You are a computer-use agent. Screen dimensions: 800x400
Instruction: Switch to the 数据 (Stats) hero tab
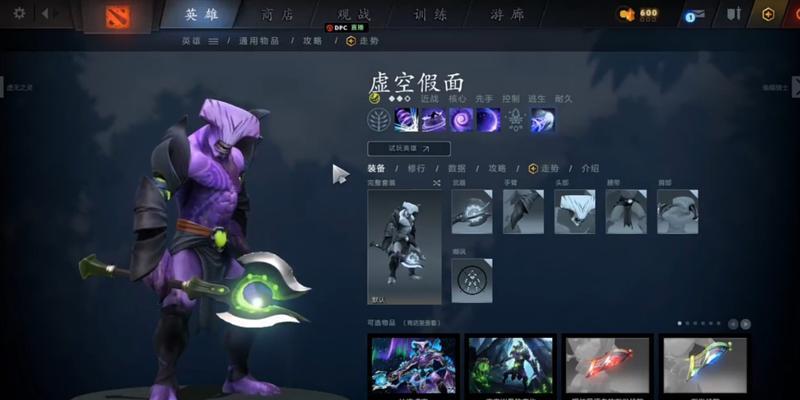pyautogui.click(x=456, y=169)
